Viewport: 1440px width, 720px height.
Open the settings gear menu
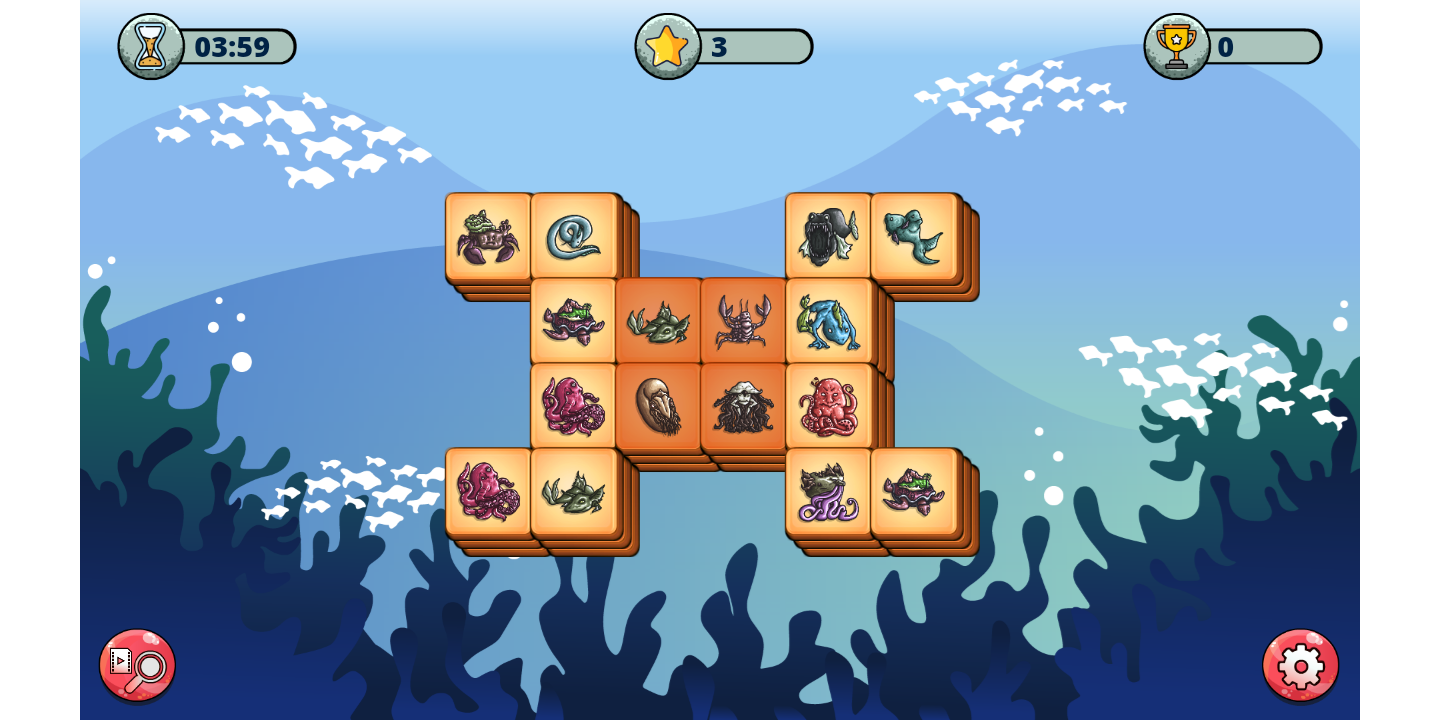pyautogui.click(x=1300, y=663)
